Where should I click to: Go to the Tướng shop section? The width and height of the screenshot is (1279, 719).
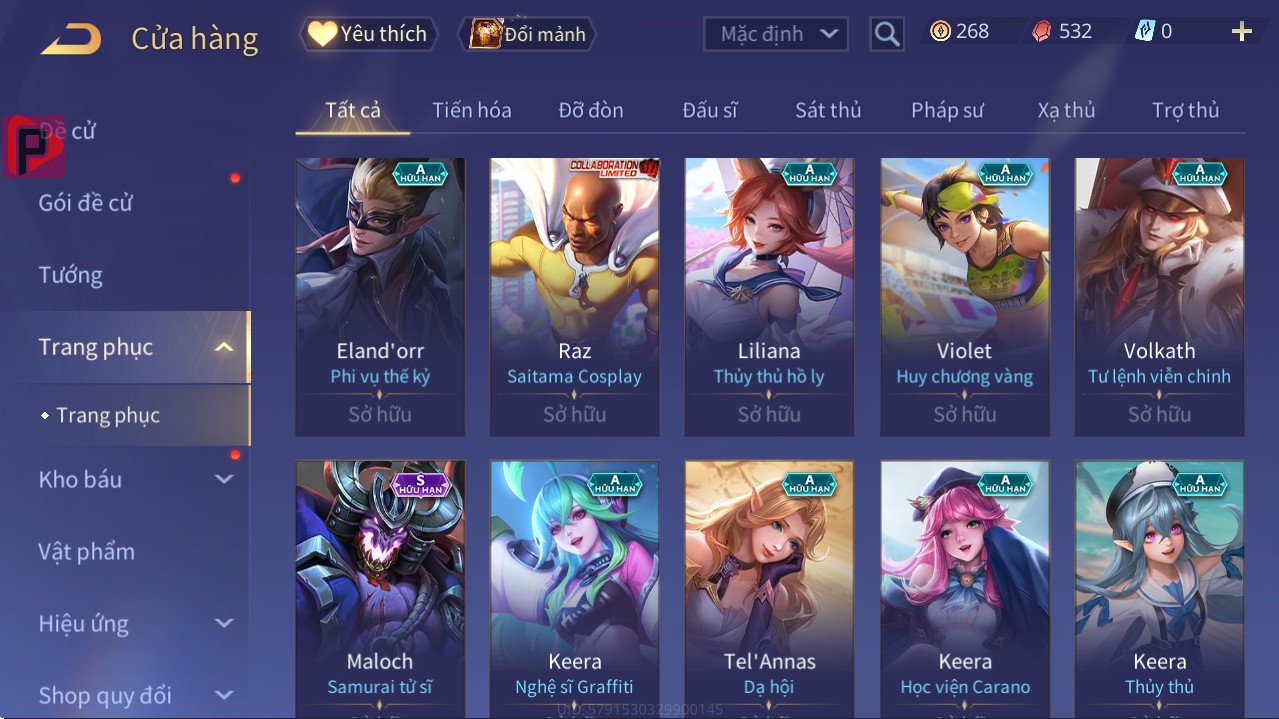(x=71, y=275)
